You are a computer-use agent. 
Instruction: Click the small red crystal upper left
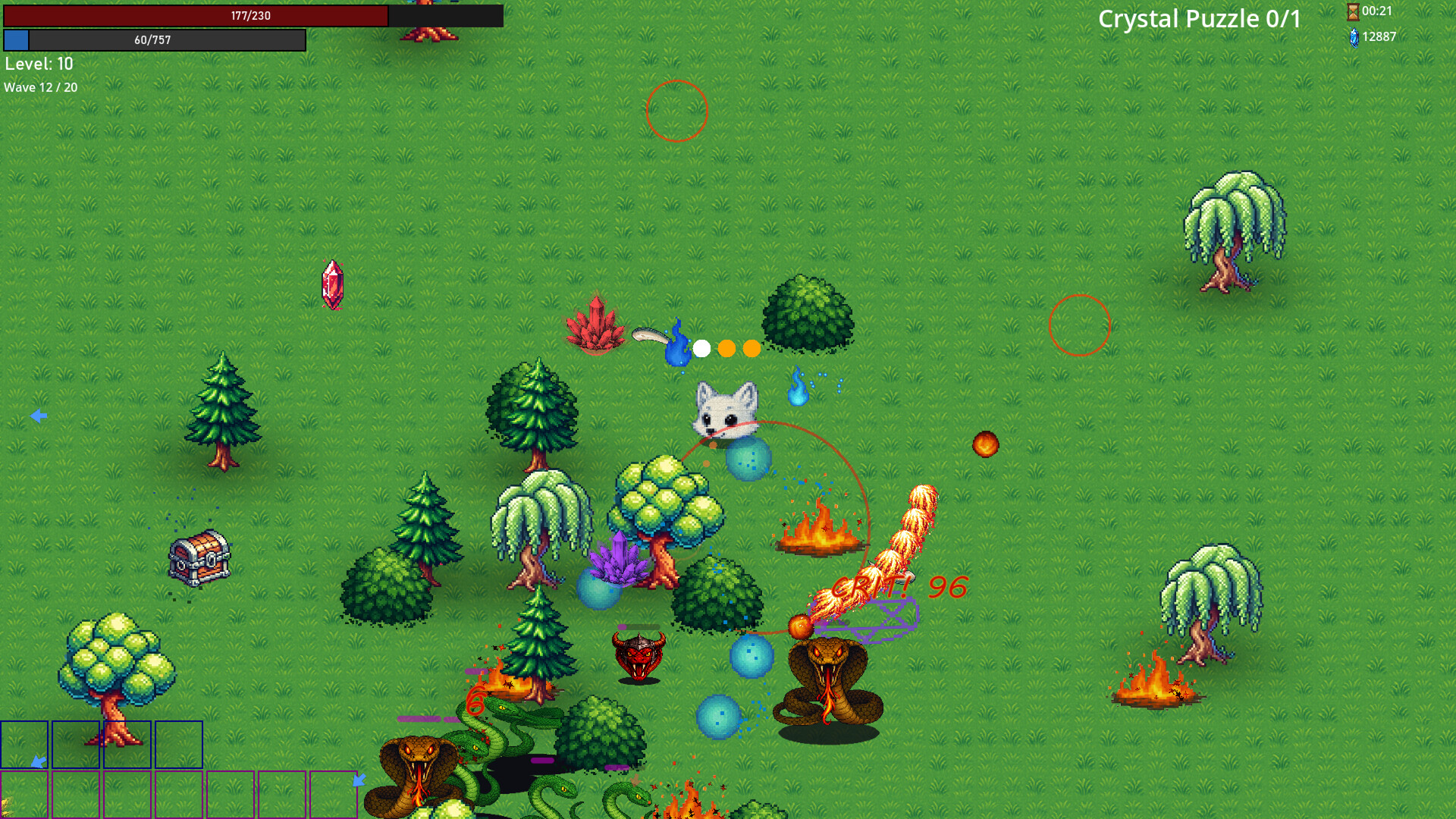[331, 284]
